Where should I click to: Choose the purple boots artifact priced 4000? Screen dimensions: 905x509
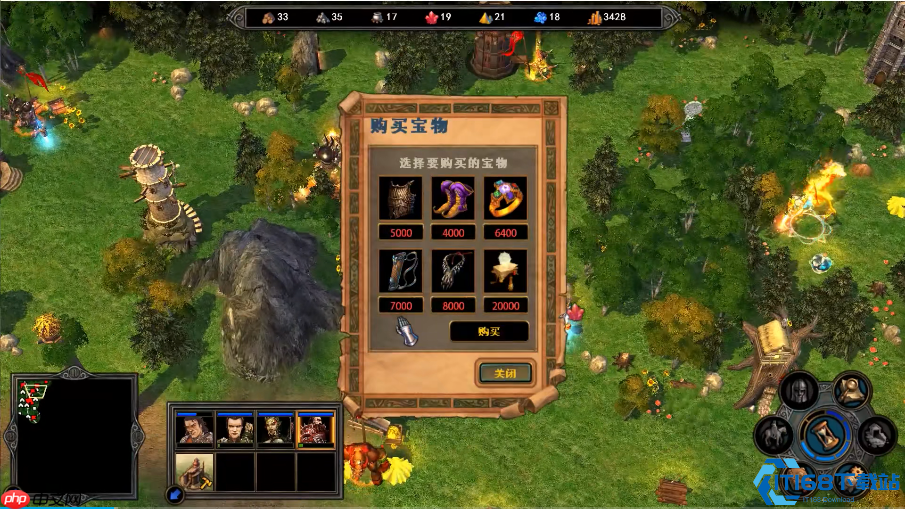453,199
